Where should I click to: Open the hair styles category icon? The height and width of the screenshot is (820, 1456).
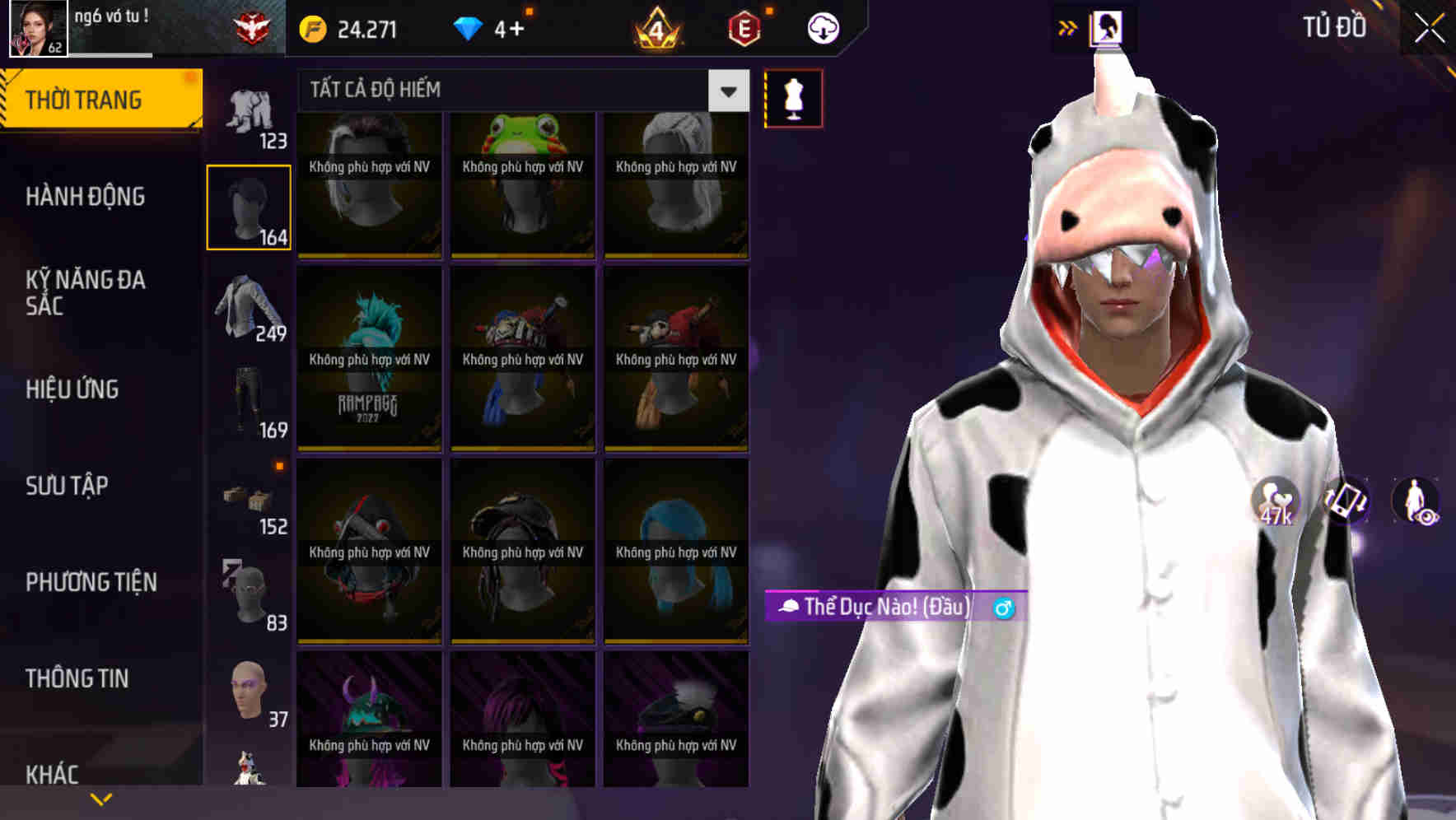[249, 204]
